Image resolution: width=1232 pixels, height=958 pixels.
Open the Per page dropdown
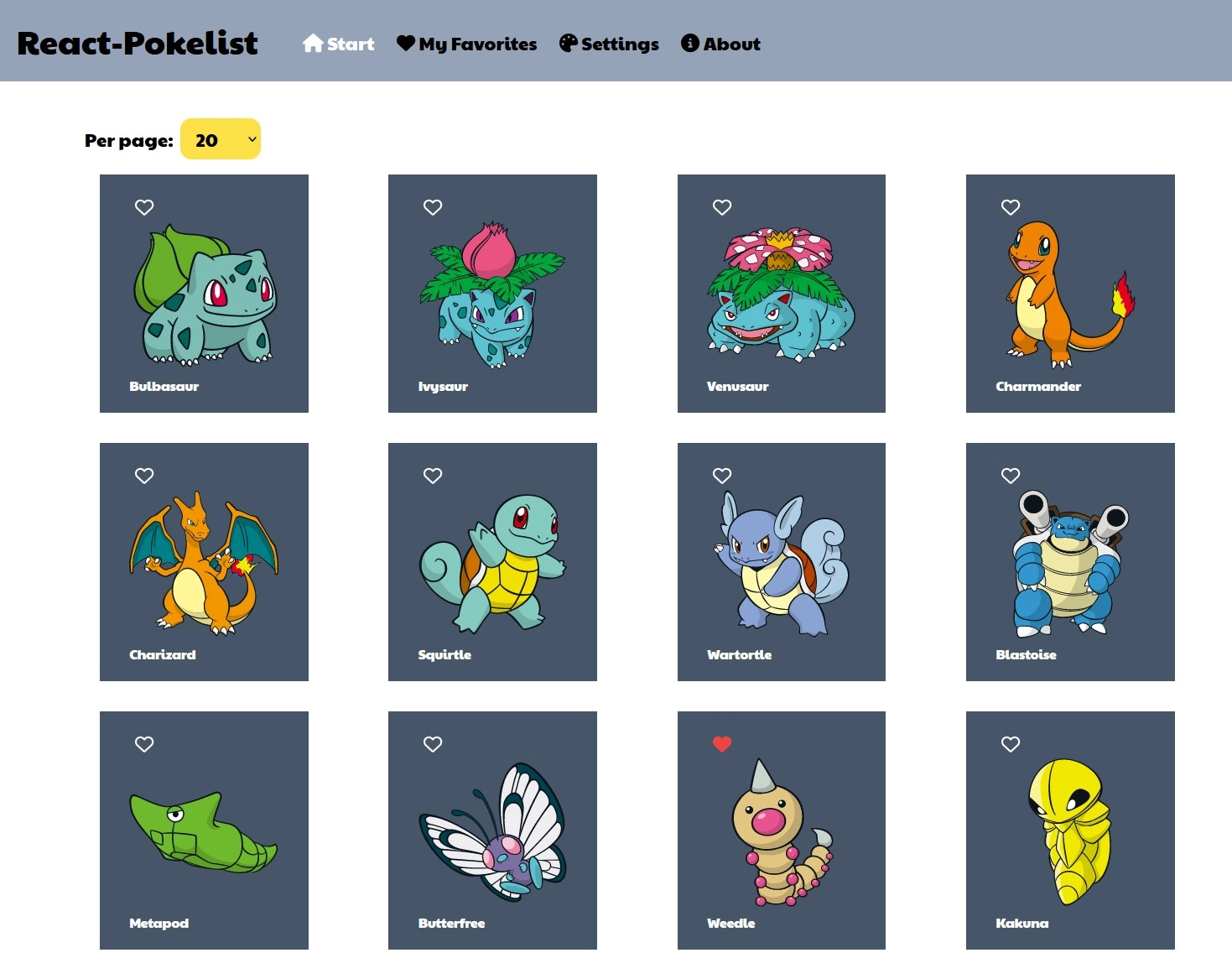coord(220,139)
